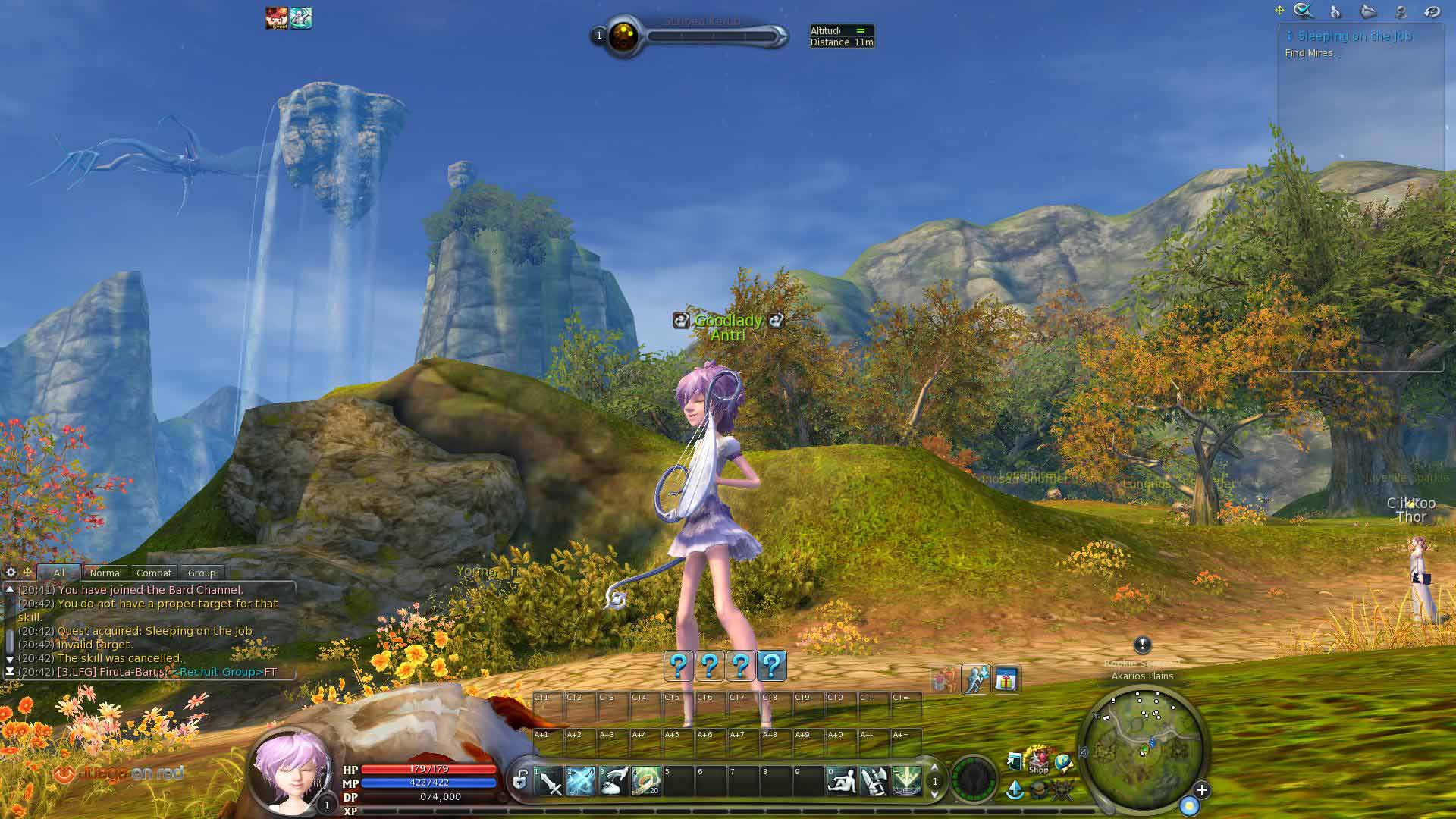Click the magnifier checkmark quest tracker icon
Image resolution: width=1456 pixels, height=819 pixels.
[1303, 11]
